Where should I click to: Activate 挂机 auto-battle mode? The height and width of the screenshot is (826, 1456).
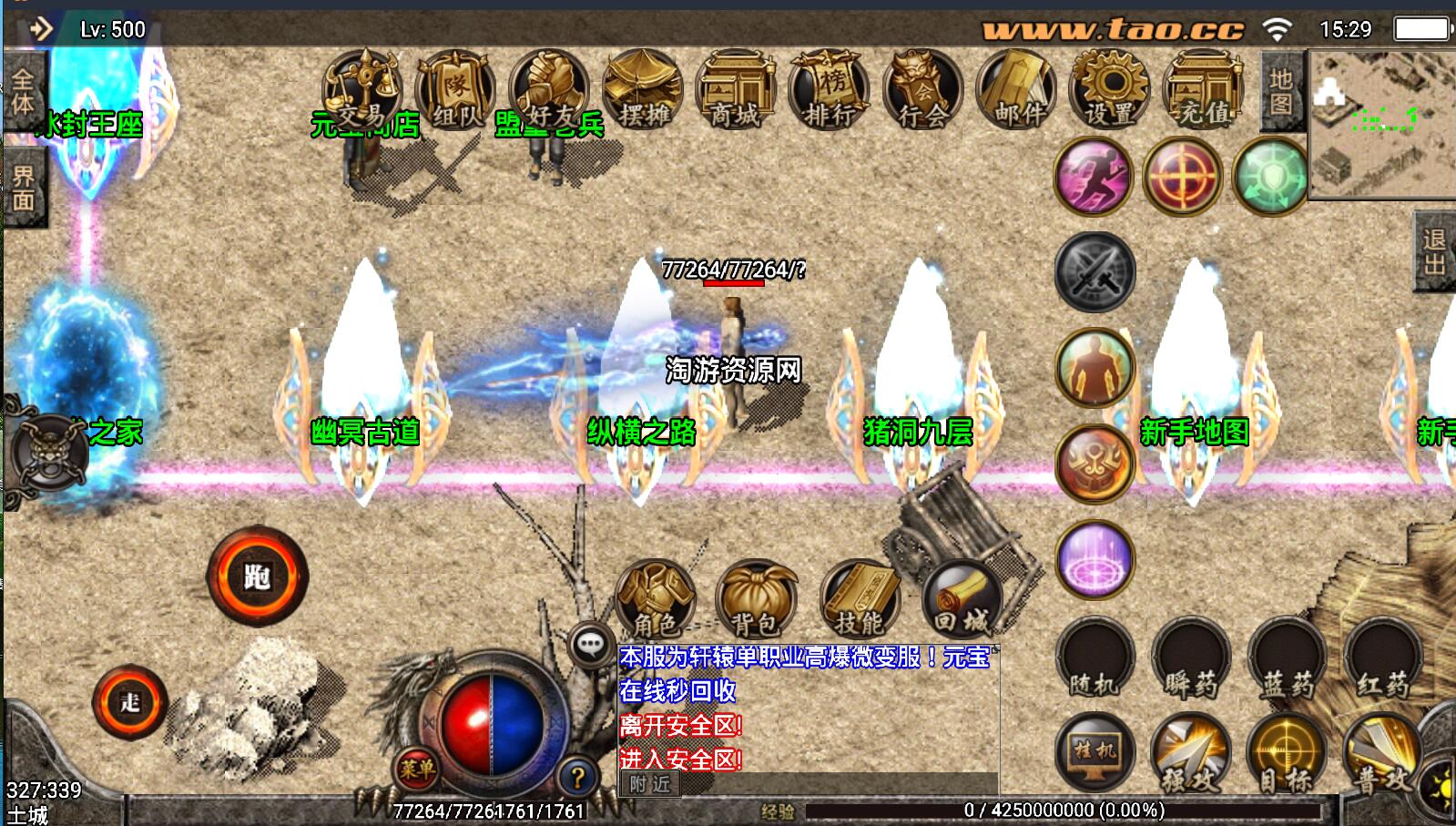point(1095,753)
